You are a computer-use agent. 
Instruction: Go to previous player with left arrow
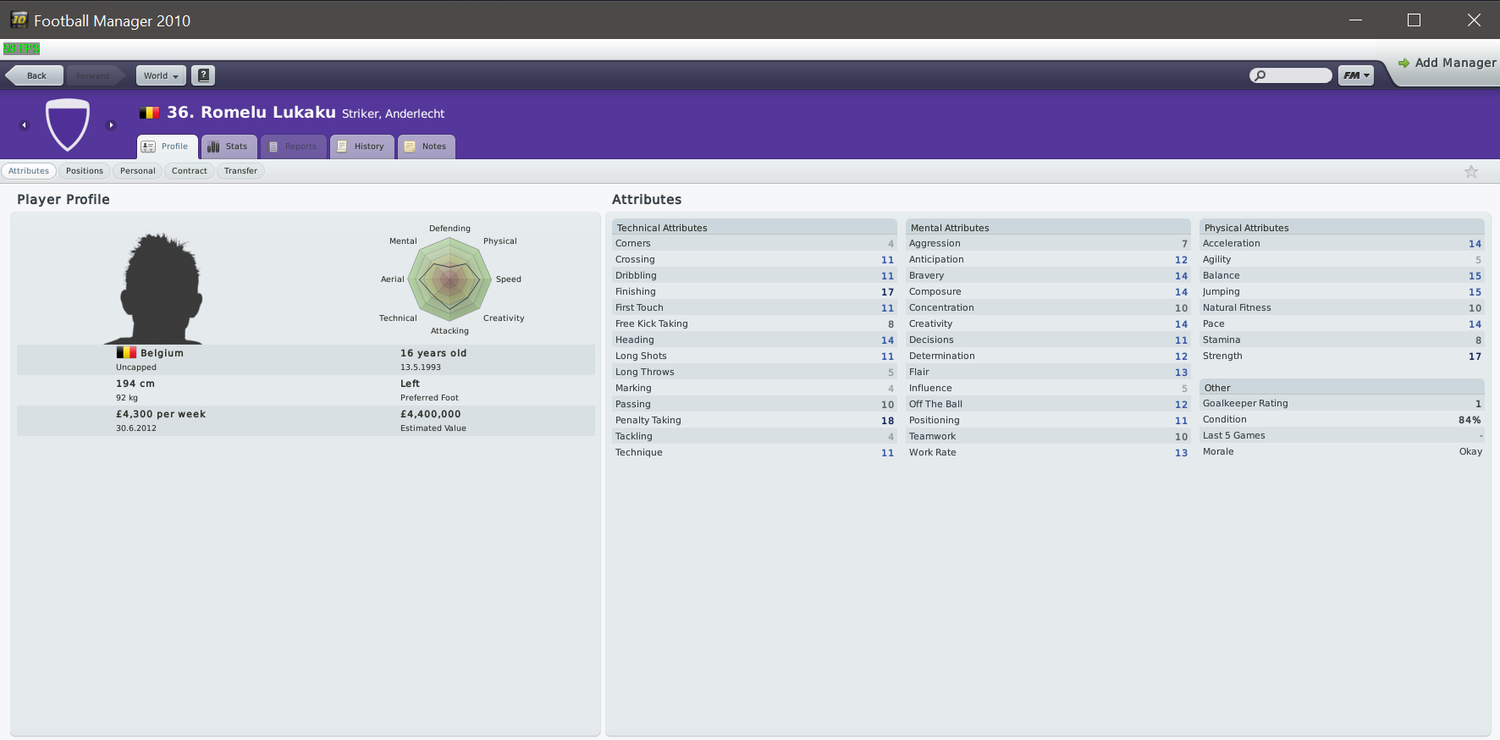24,125
